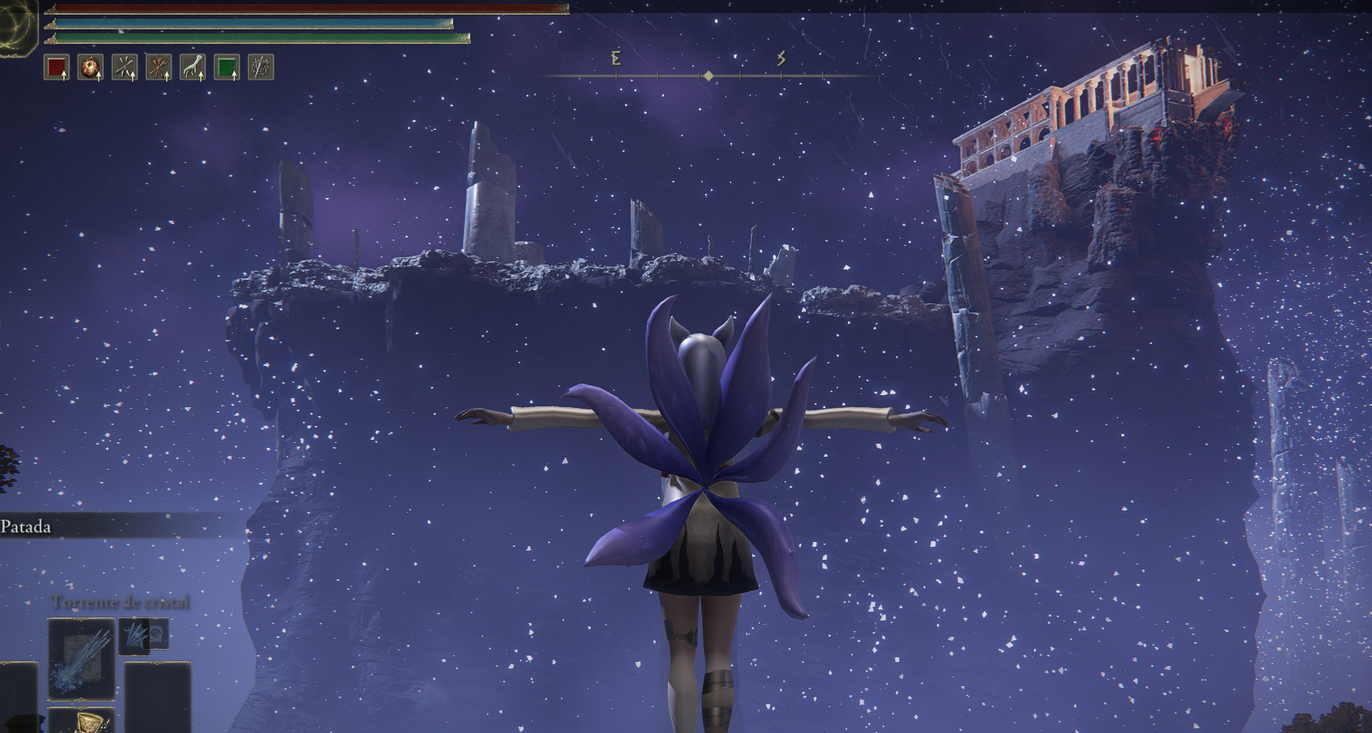Click the red square buff icon
Screen dimensions: 1372x733
click(x=56, y=67)
